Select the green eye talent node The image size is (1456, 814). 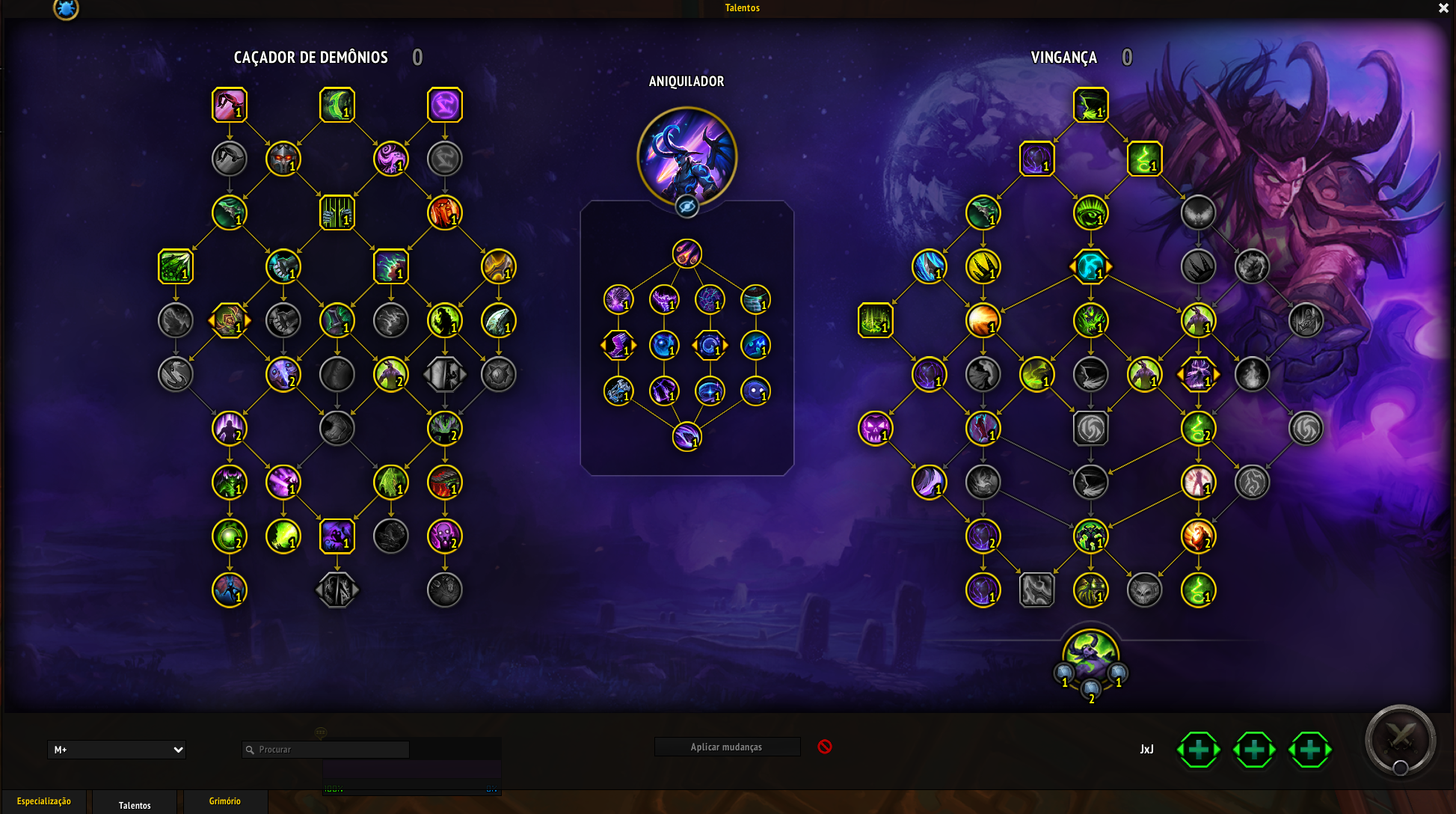click(1090, 212)
